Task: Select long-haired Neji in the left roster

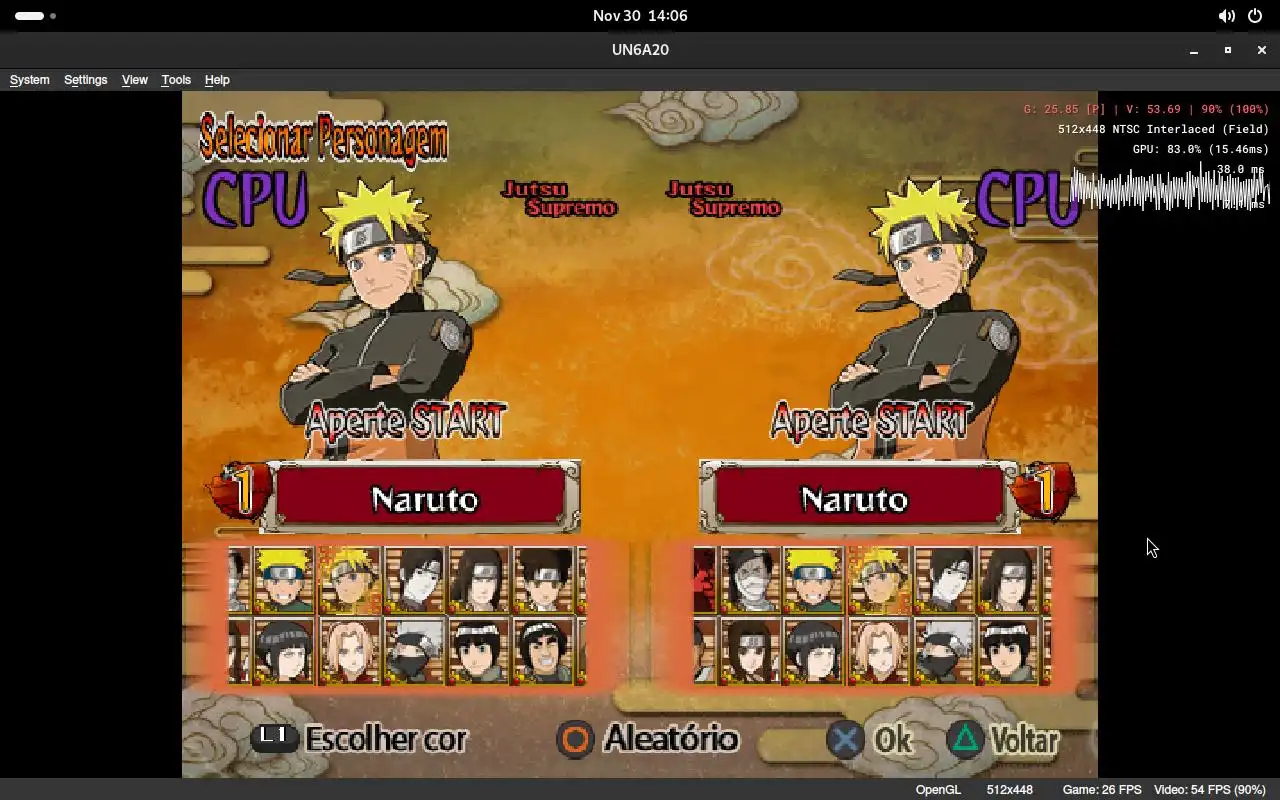Action: (479, 580)
